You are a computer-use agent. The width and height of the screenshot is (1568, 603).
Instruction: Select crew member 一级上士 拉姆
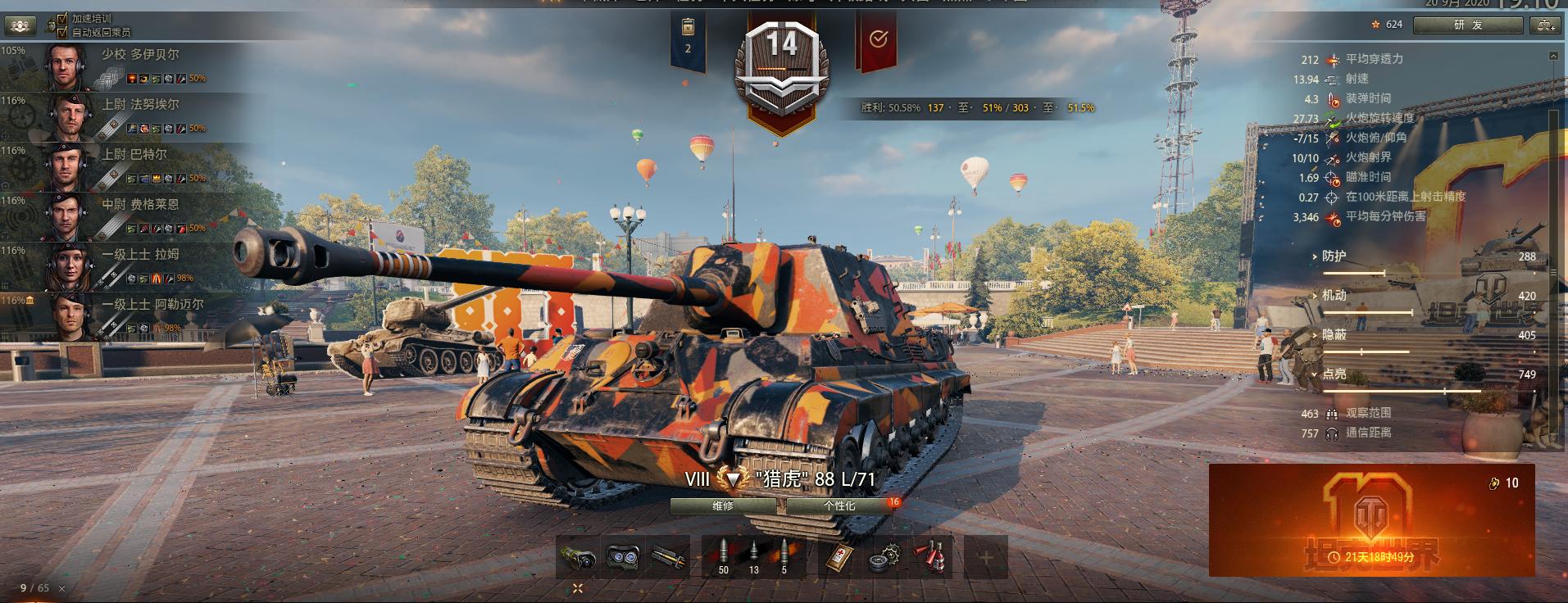pyautogui.click(x=123, y=266)
